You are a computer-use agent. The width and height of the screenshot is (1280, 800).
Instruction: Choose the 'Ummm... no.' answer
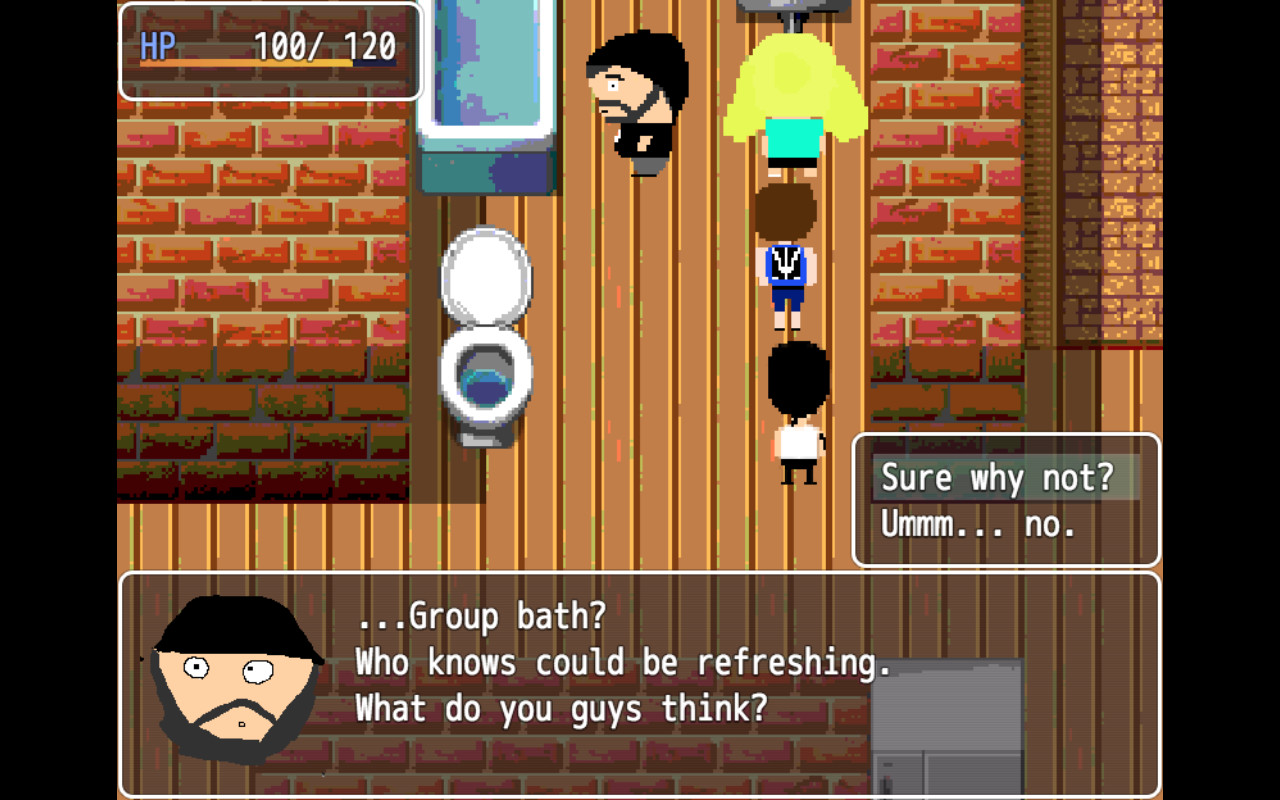tap(975, 523)
